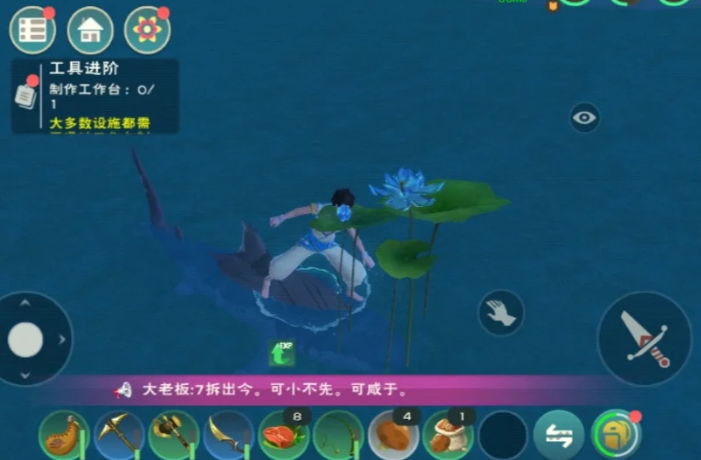Open the list menu icon

click(32, 30)
